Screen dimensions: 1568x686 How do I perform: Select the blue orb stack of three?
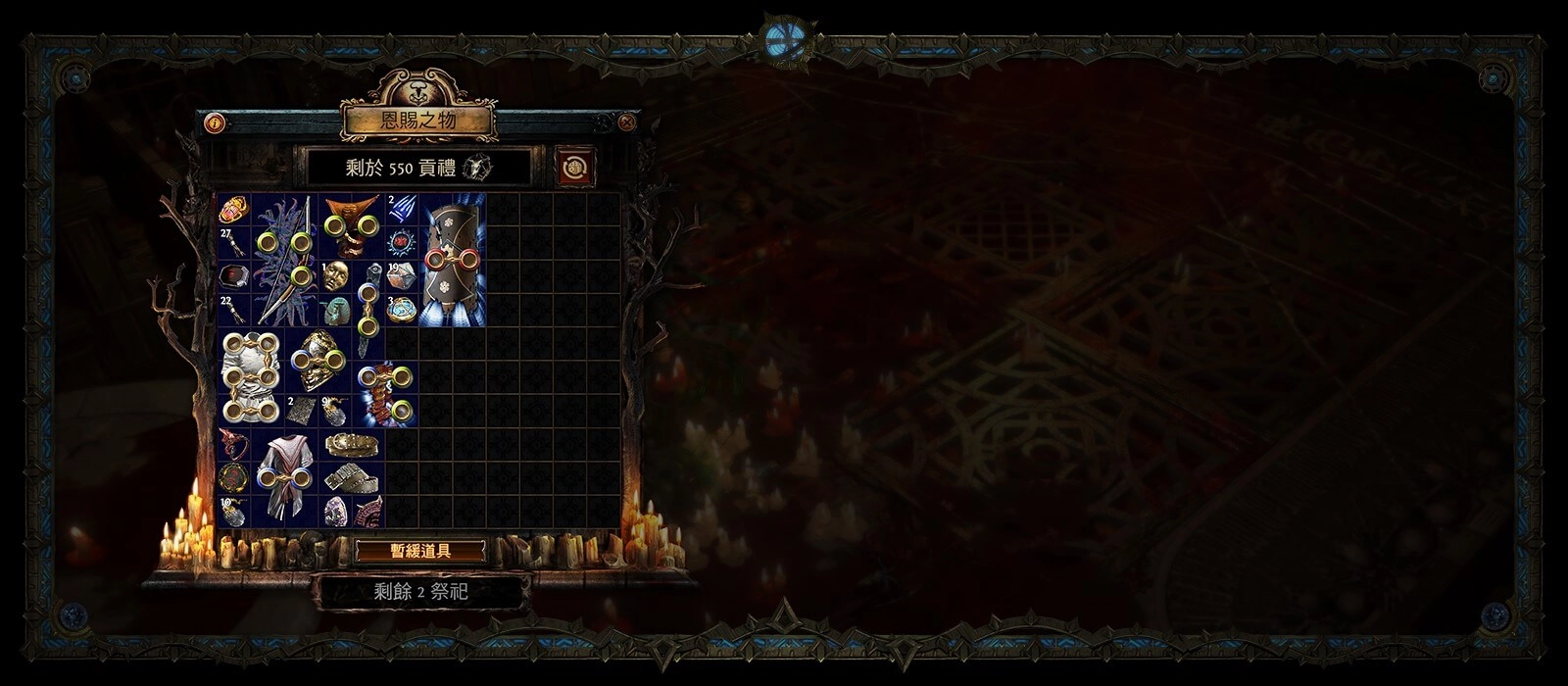pos(401,310)
